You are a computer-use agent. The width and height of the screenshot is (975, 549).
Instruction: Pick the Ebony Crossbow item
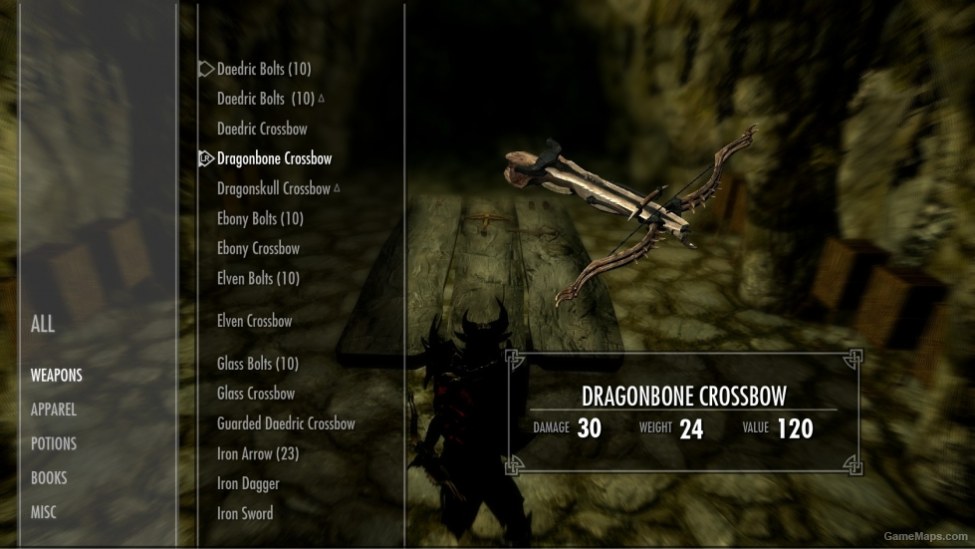tap(258, 249)
